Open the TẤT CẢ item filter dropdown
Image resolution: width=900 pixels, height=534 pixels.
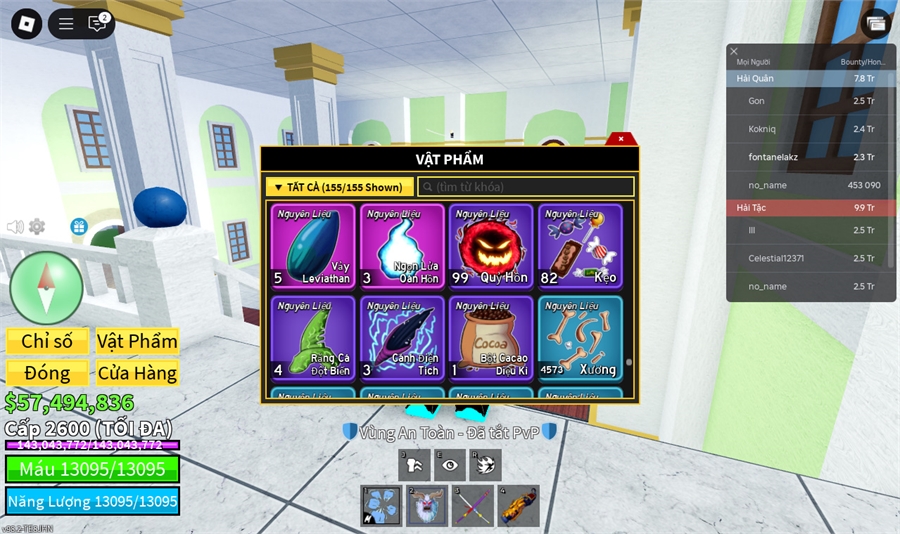pos(340,187)
